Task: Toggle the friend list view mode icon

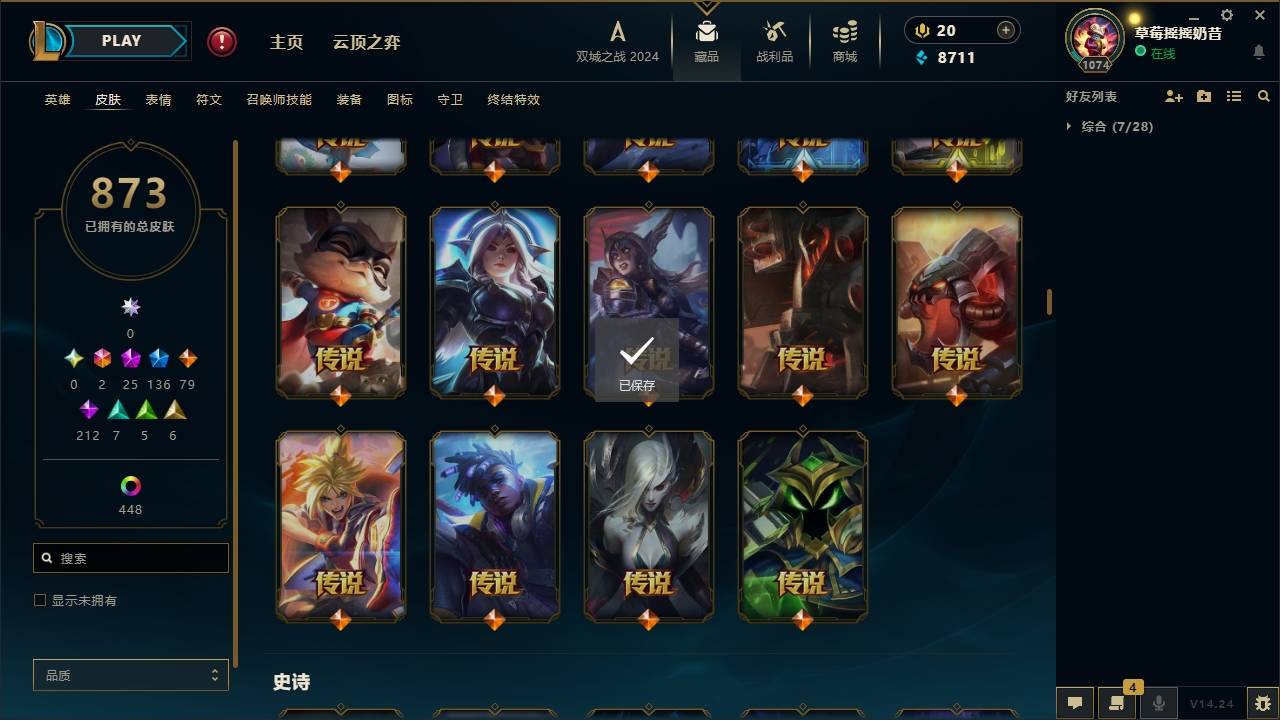Action: (1234, 96)
